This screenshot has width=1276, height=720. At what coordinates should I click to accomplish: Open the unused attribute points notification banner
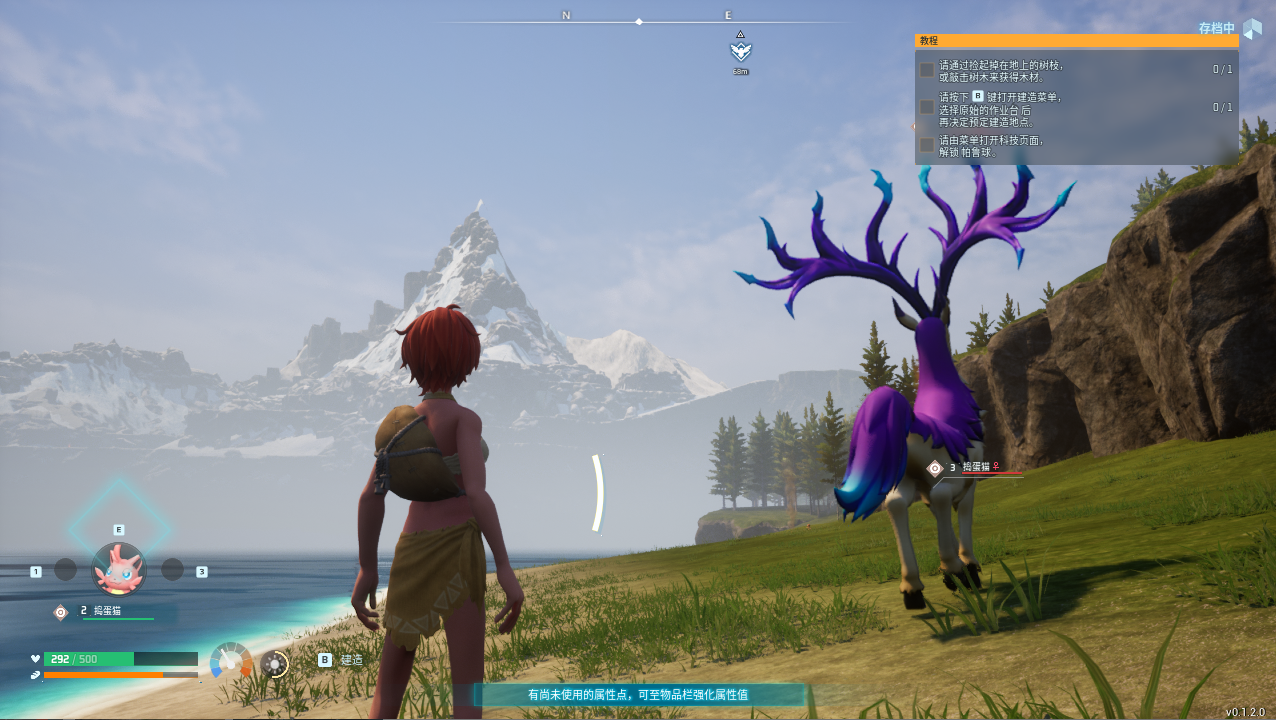click(x=638, y=694)
